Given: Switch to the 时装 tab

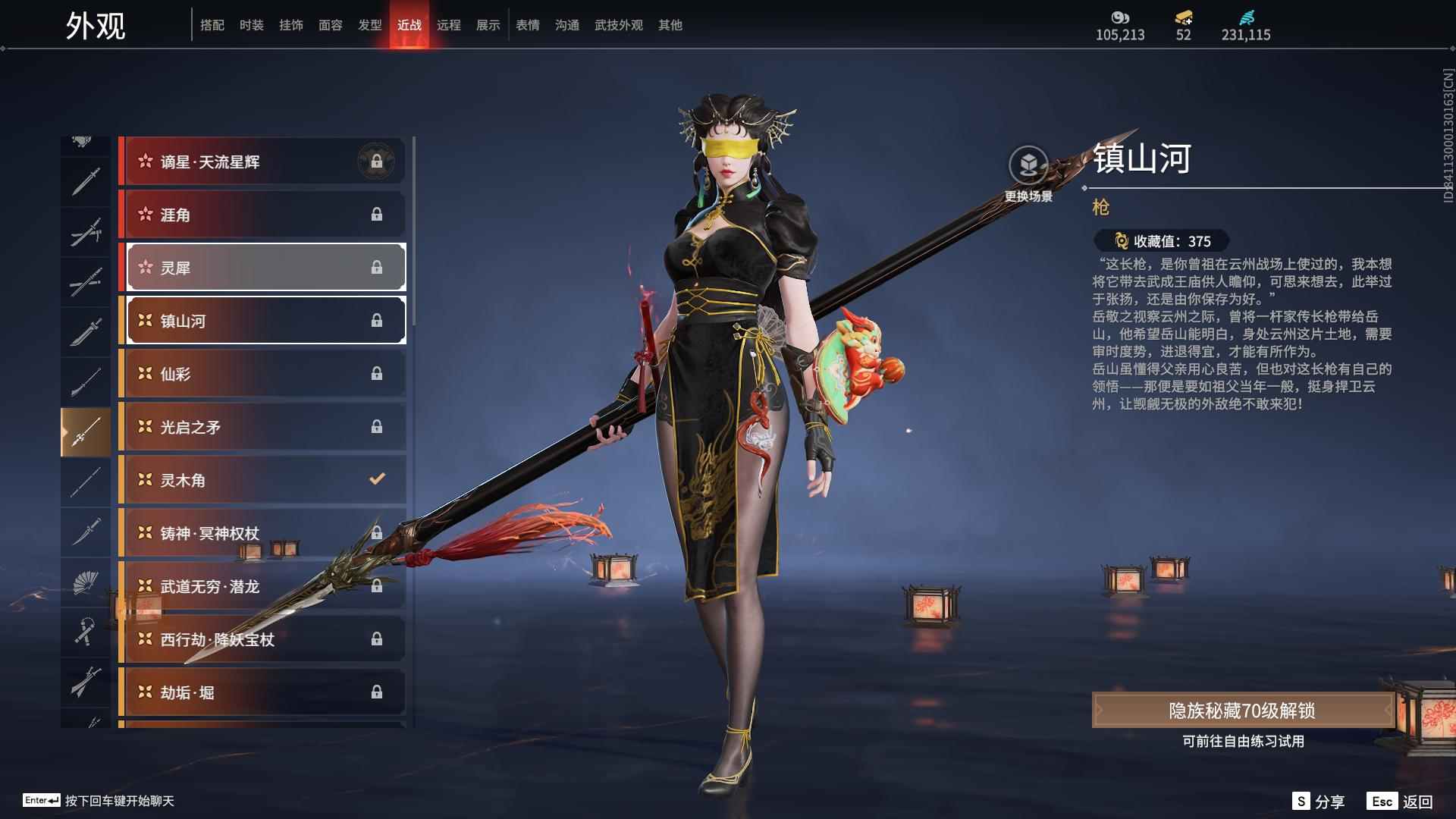Looking at the screenshot, I should pyautogui.click(x=251, y=25).
